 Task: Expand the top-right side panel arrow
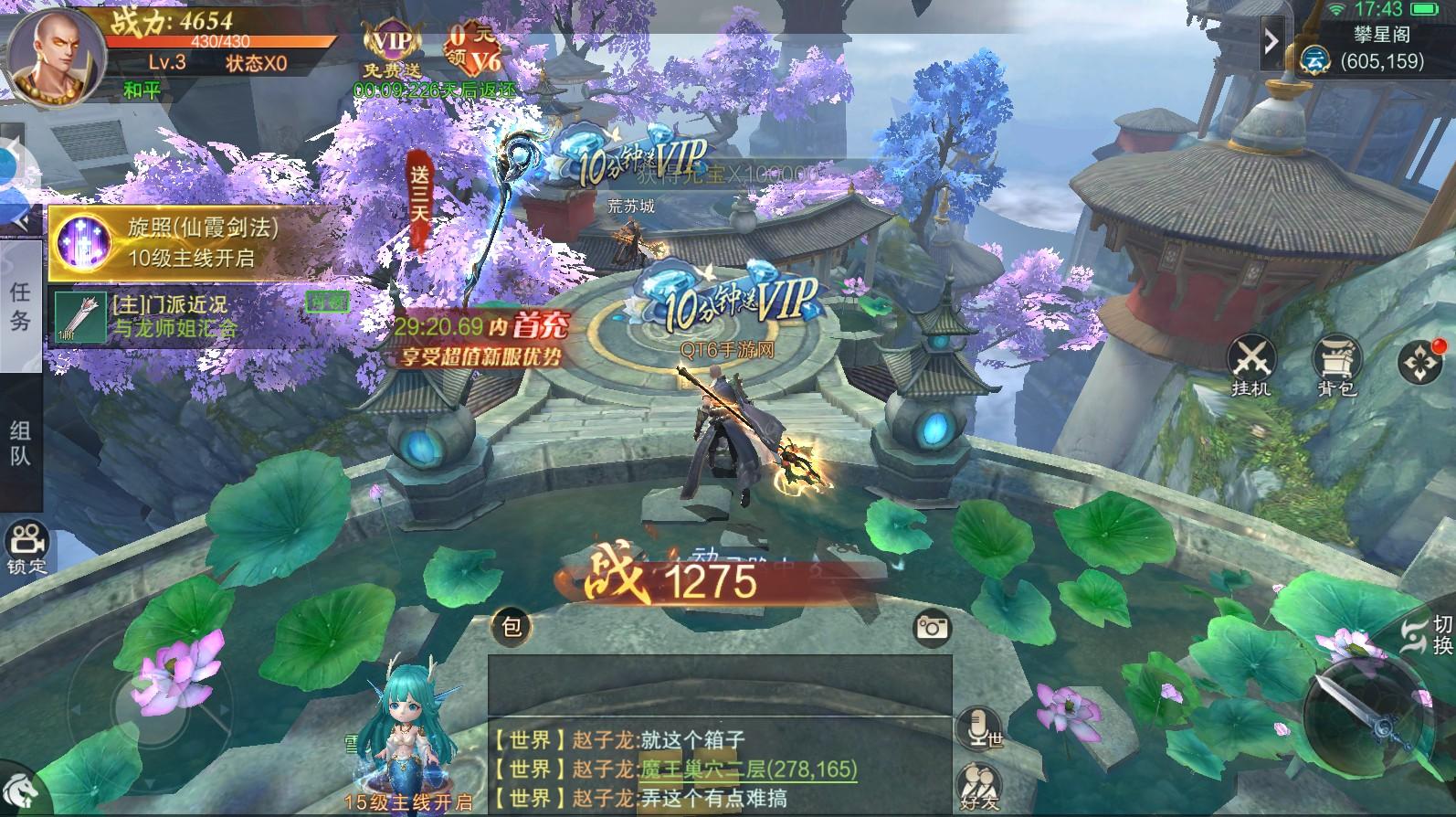coord(1271,41)
